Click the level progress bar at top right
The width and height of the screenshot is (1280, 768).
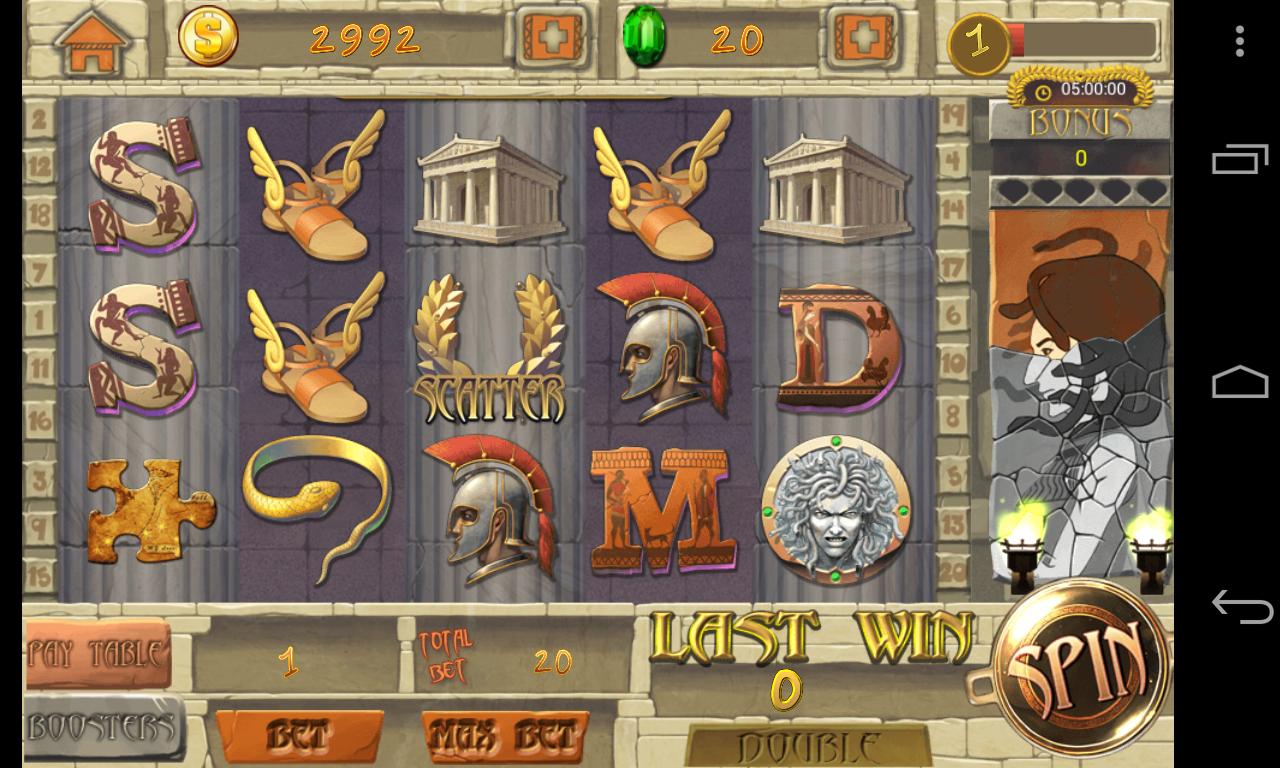(1085, 40)
